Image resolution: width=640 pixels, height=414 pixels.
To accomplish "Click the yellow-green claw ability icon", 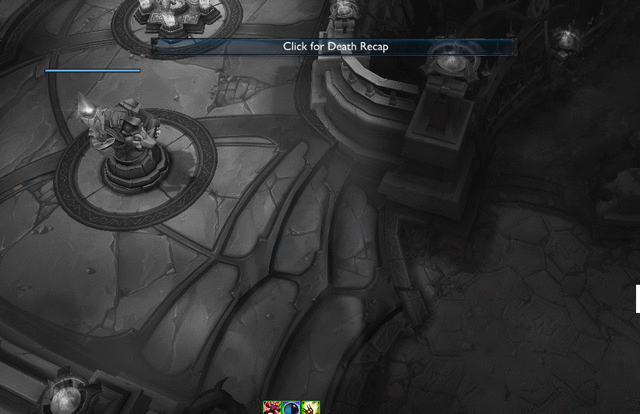I will 310,408.
